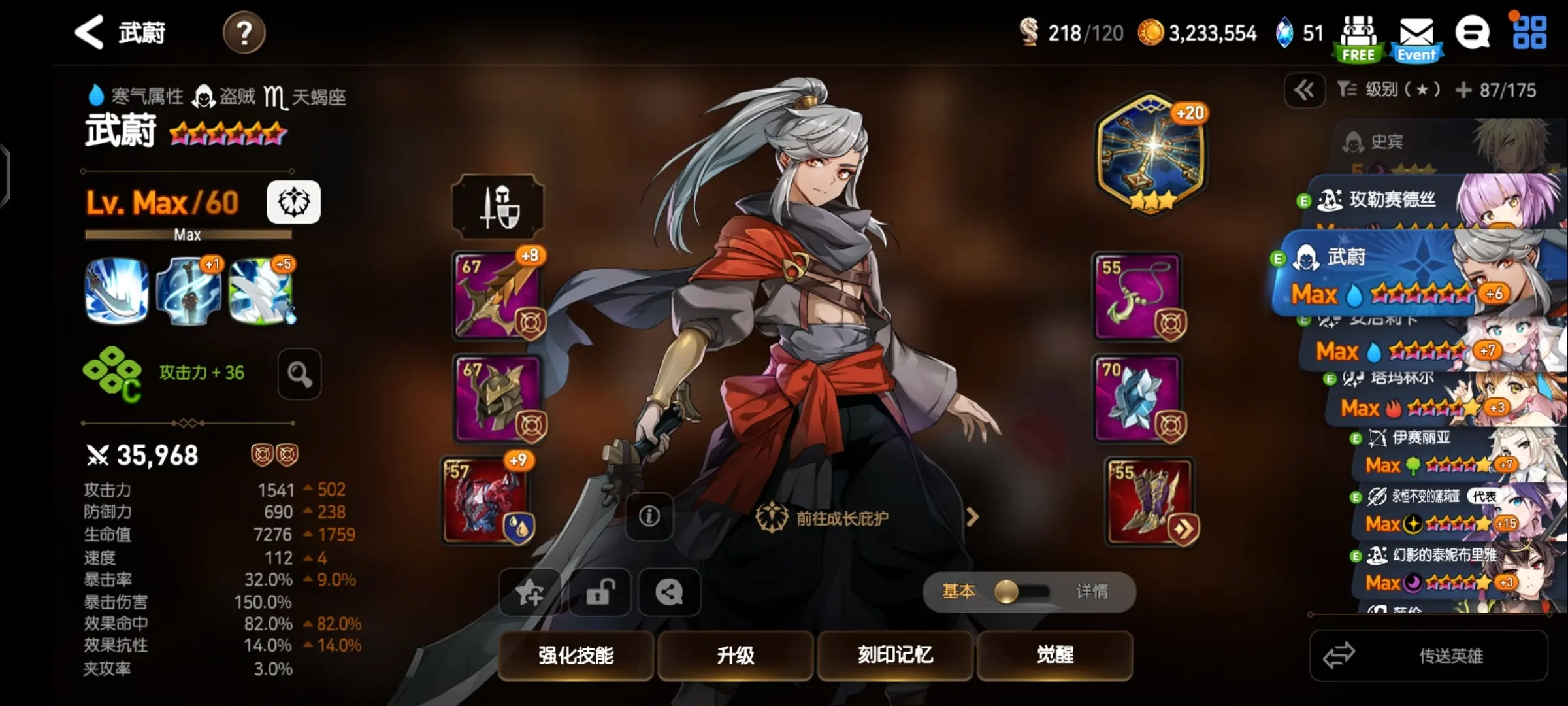This screenshot has width=1568, height=706.
Task: Go back using the arrow beside 武蔚
Action: click(90, 32)
